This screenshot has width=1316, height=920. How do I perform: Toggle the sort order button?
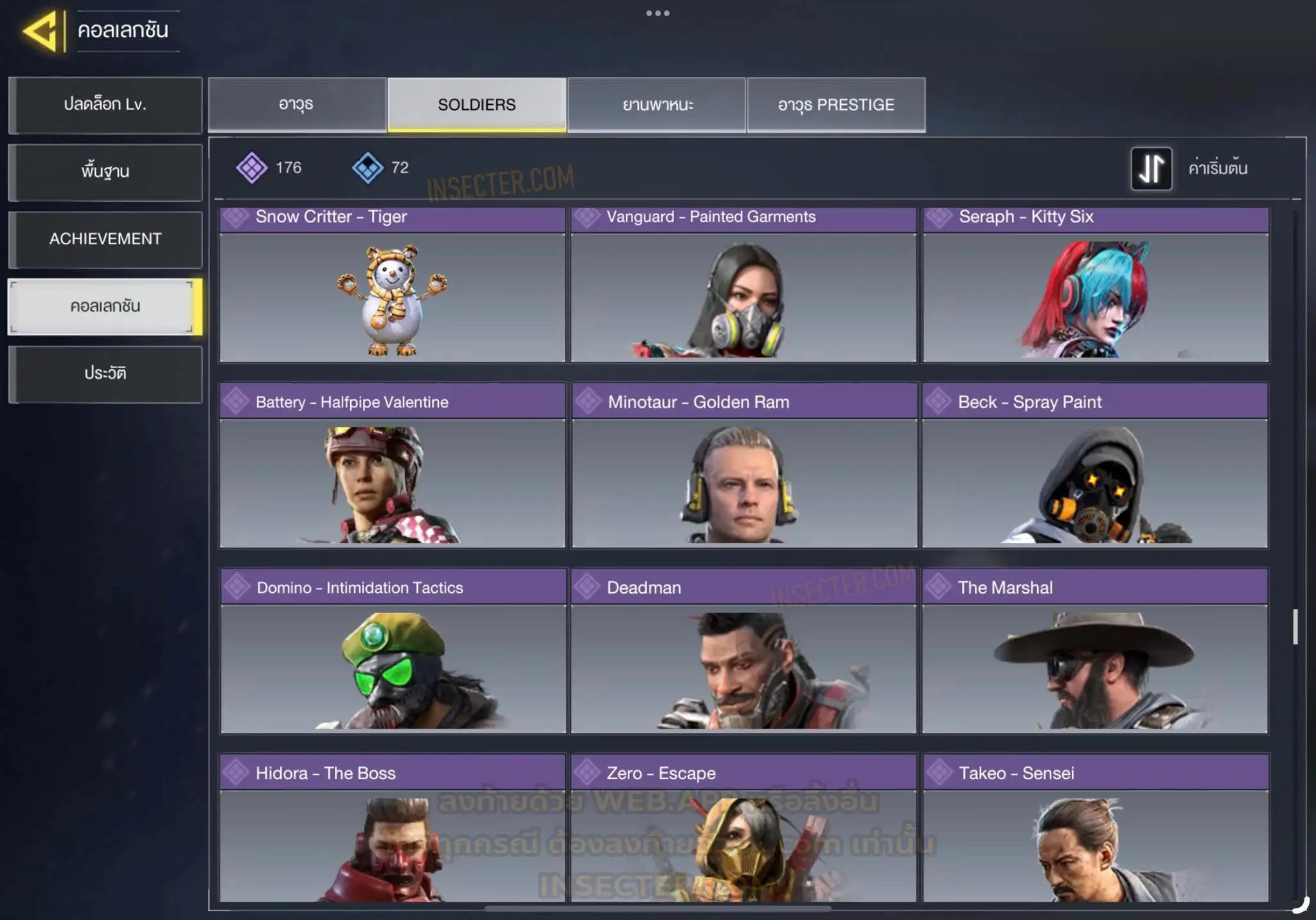pos(1151,168)
